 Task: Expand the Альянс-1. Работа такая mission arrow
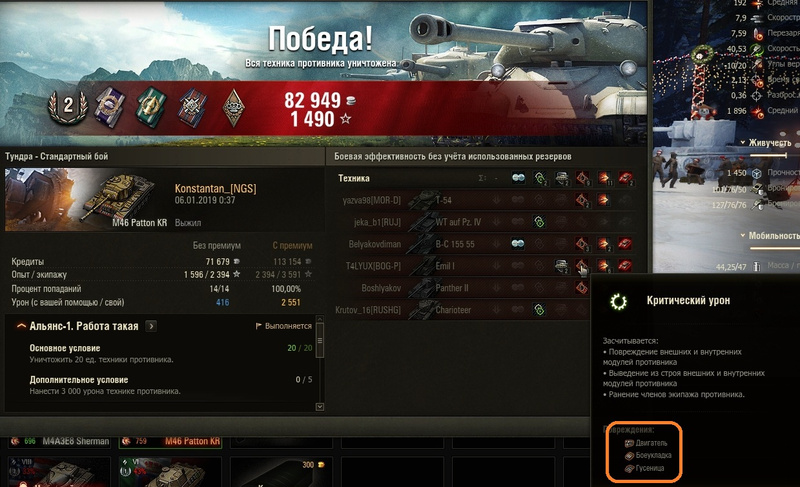click(151, 326)
